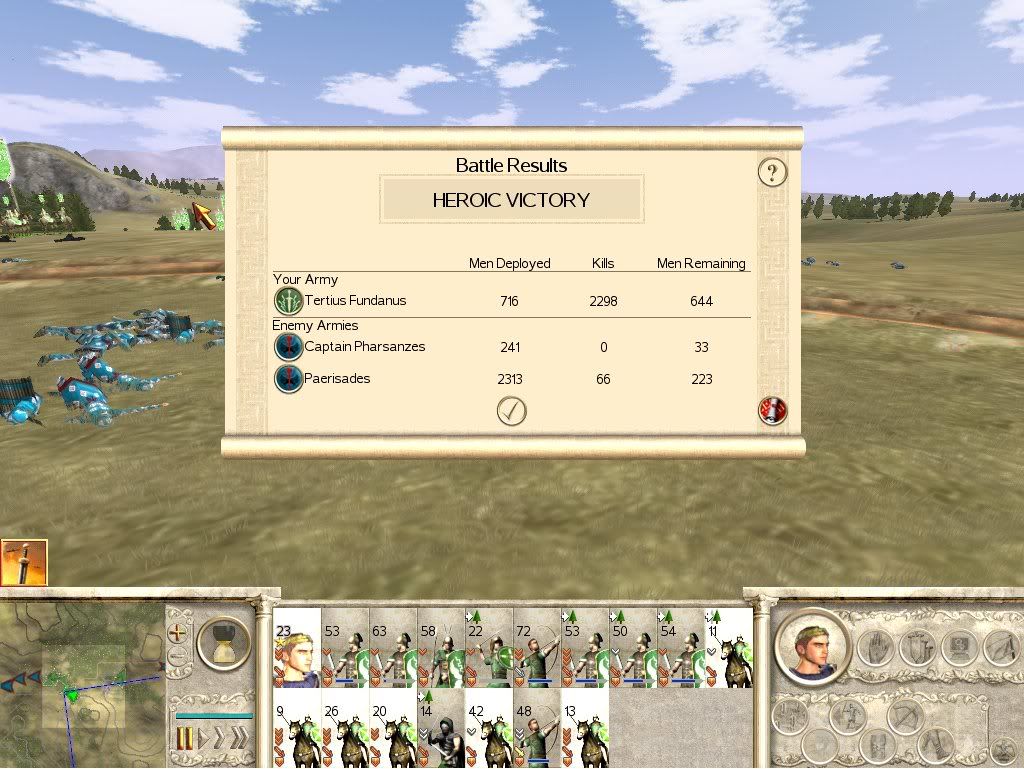Open the help question mark button
Viewport: 1024px width, 769px height.
click(771, 172)
